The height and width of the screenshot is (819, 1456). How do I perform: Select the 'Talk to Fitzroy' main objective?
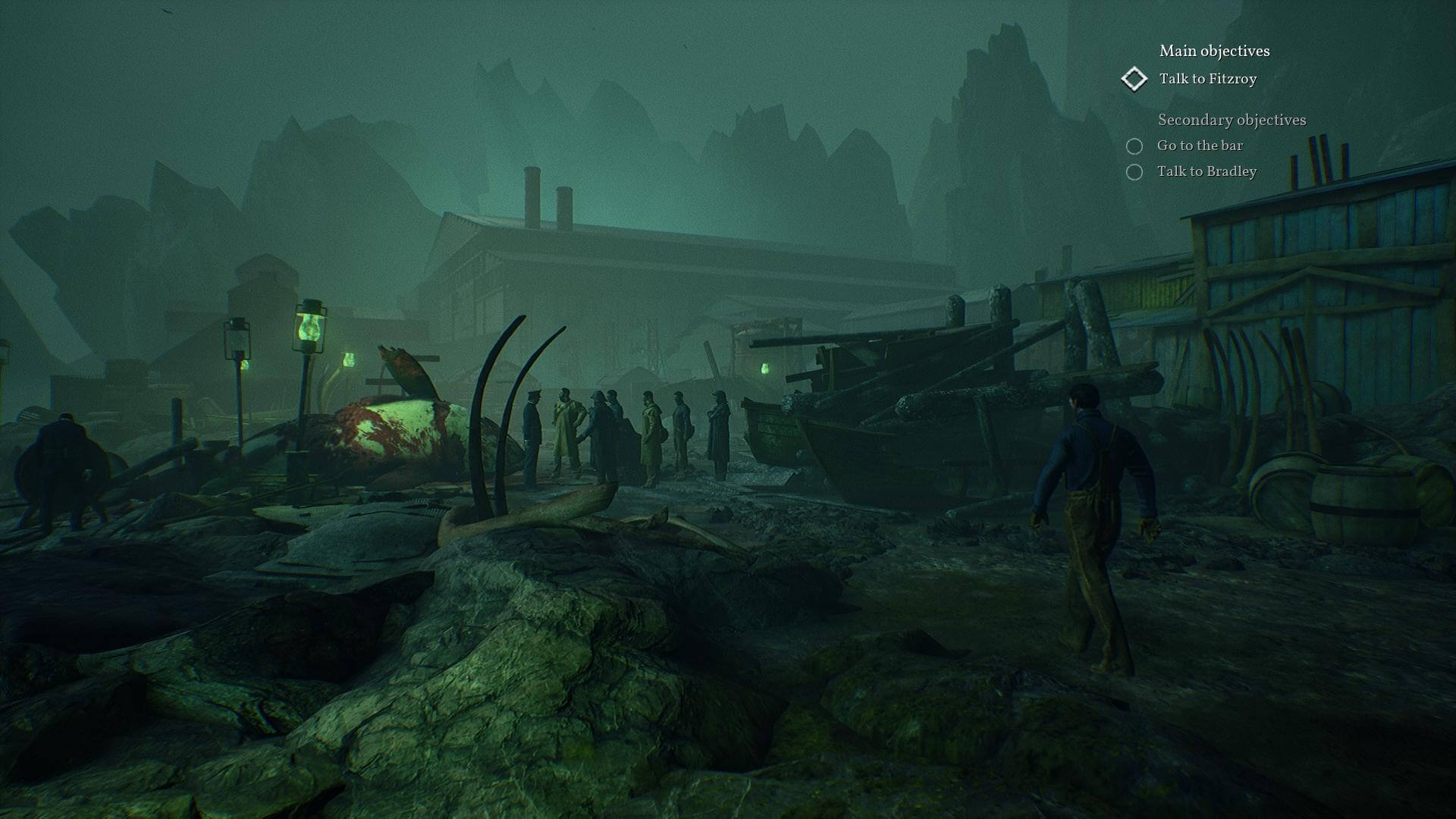[1207, 79]
